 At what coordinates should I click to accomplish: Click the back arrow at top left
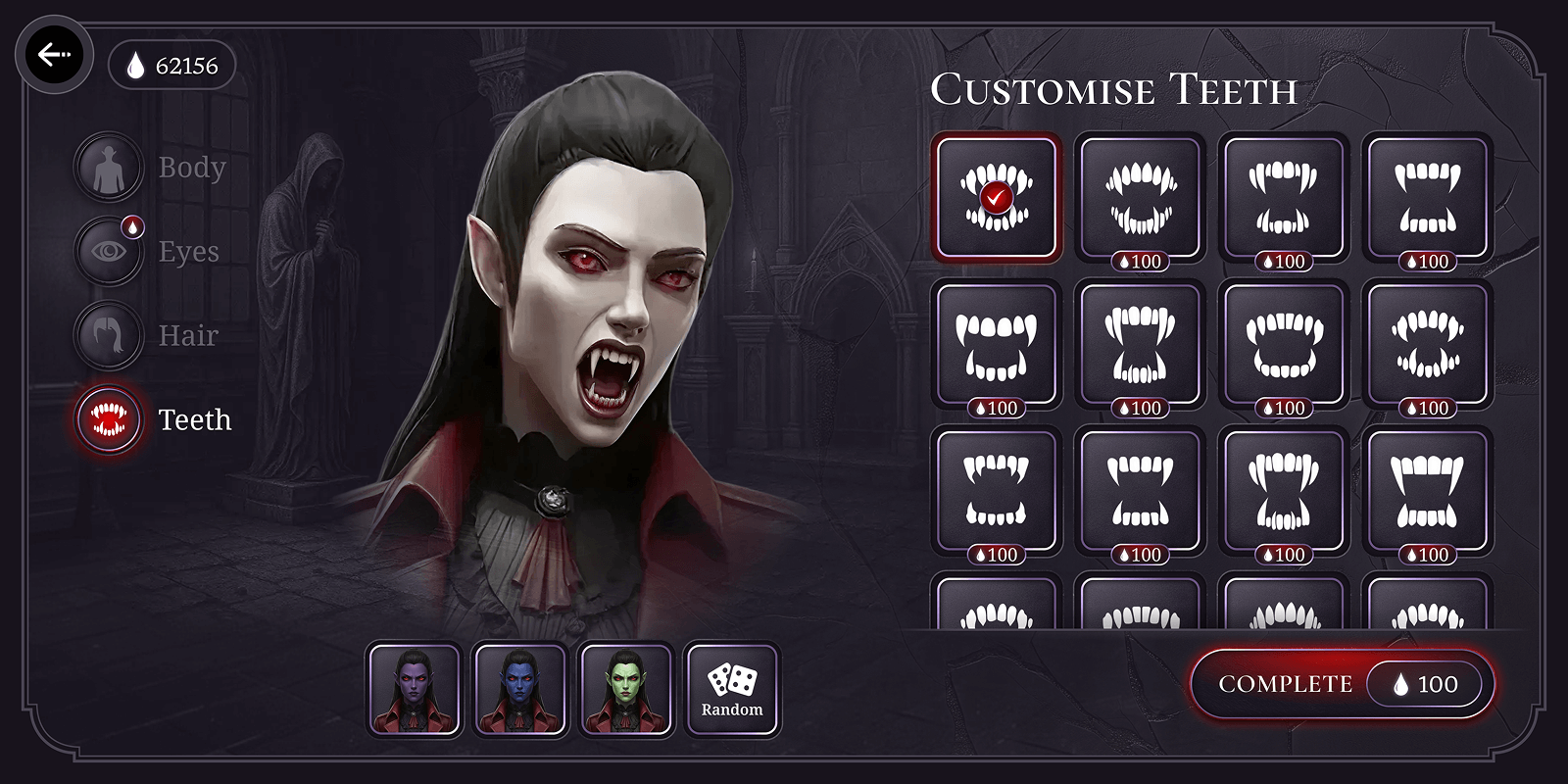(x=55, y=55)
